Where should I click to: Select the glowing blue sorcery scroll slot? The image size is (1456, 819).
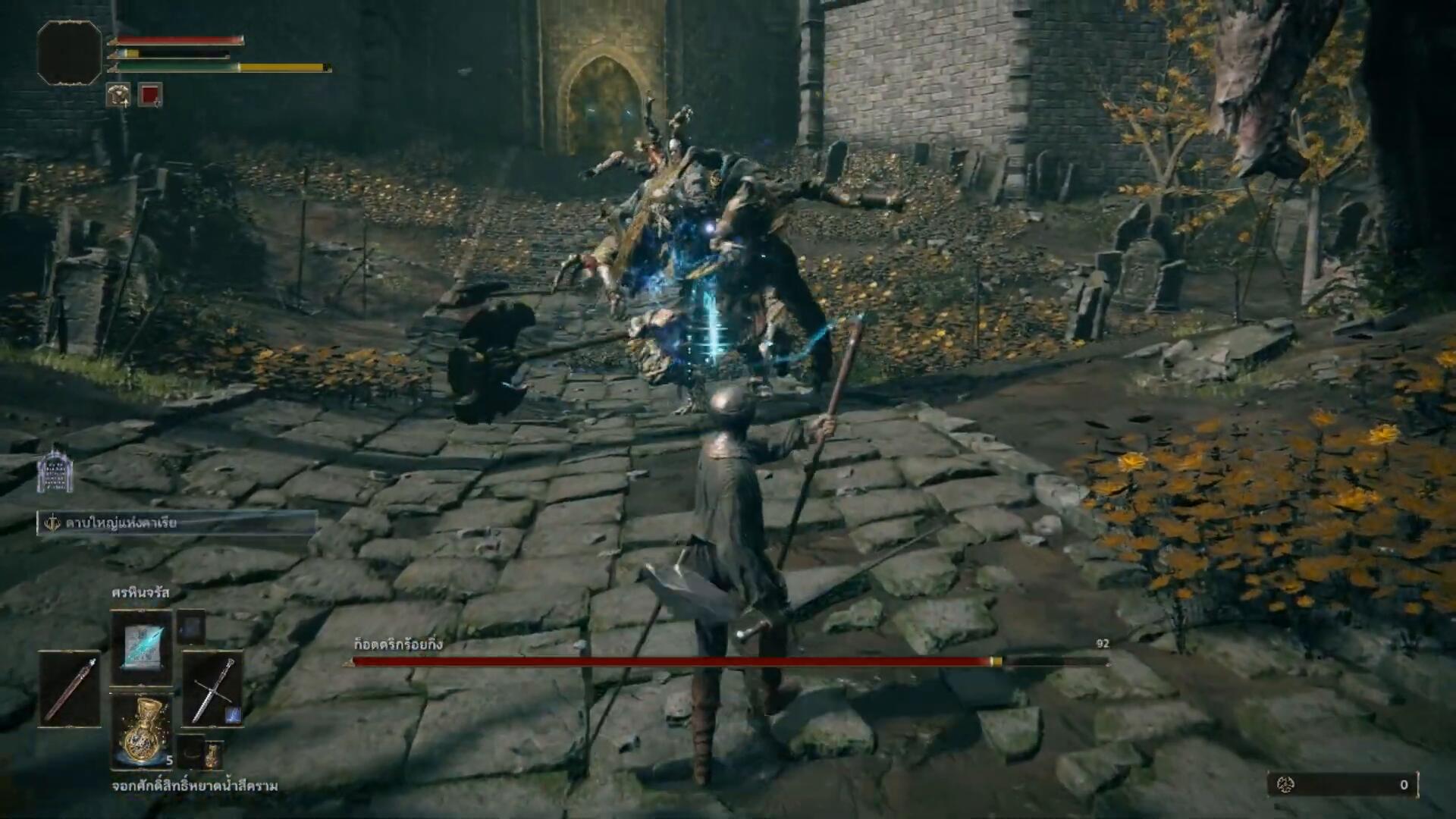point(141,647)
